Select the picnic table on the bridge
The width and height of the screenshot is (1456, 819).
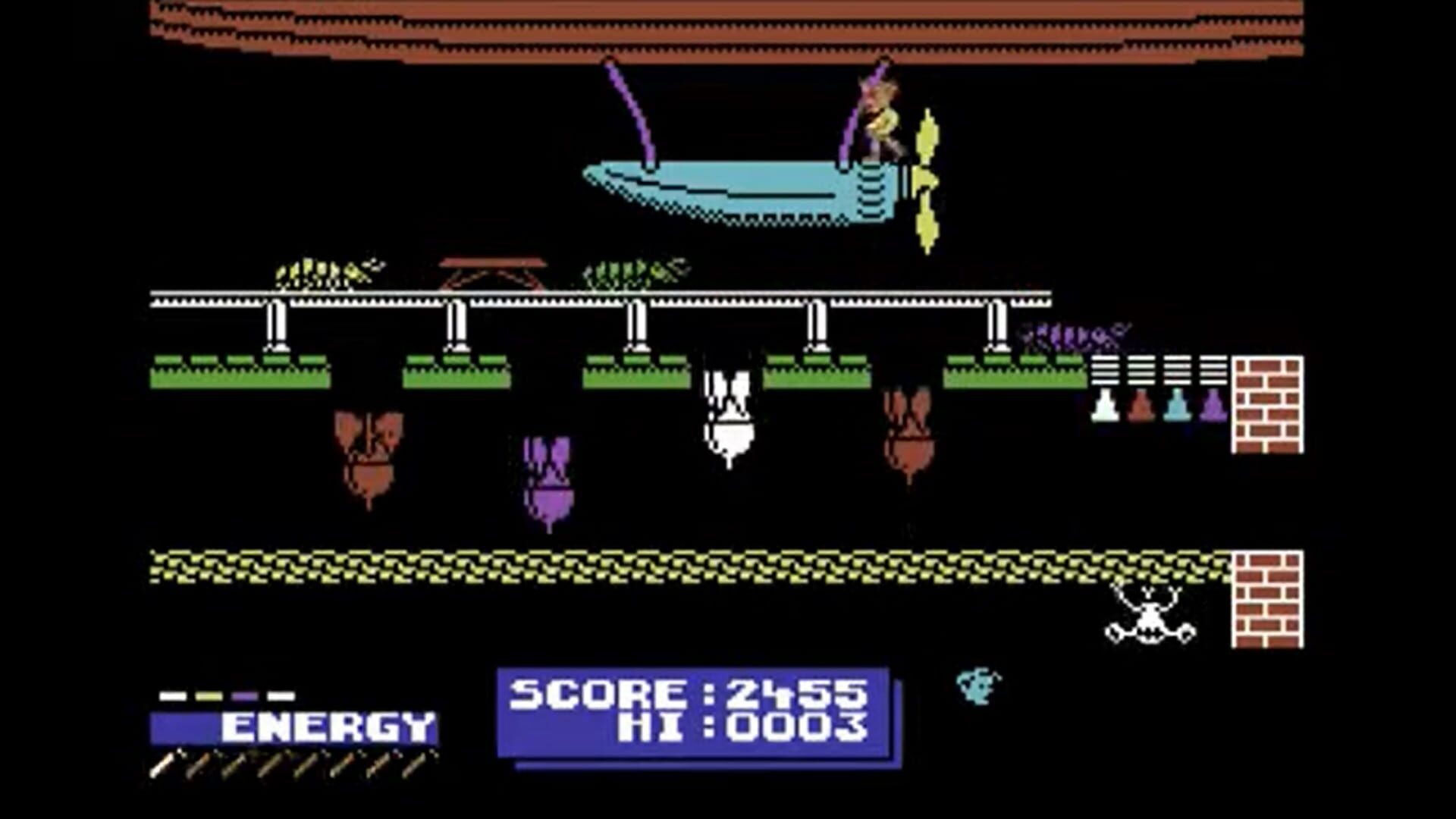click(491, 273)
